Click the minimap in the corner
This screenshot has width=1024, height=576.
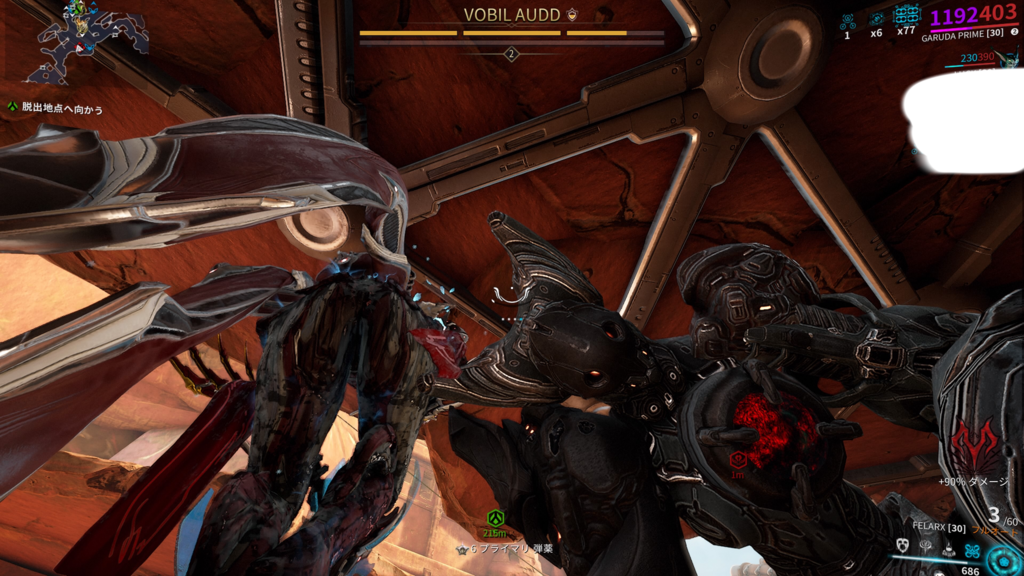90,44
